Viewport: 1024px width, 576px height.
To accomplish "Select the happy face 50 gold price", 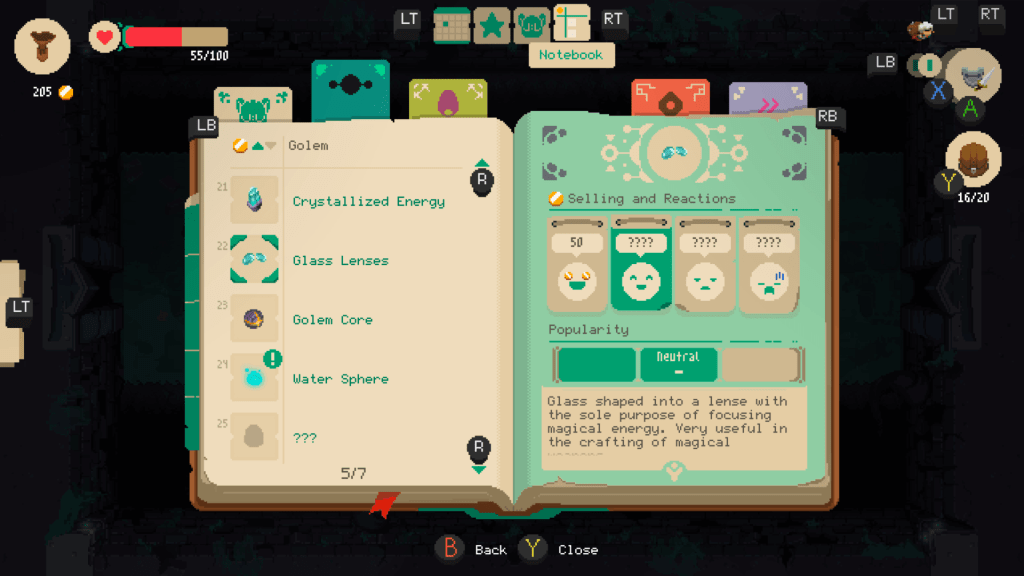I will pos(578,266).
